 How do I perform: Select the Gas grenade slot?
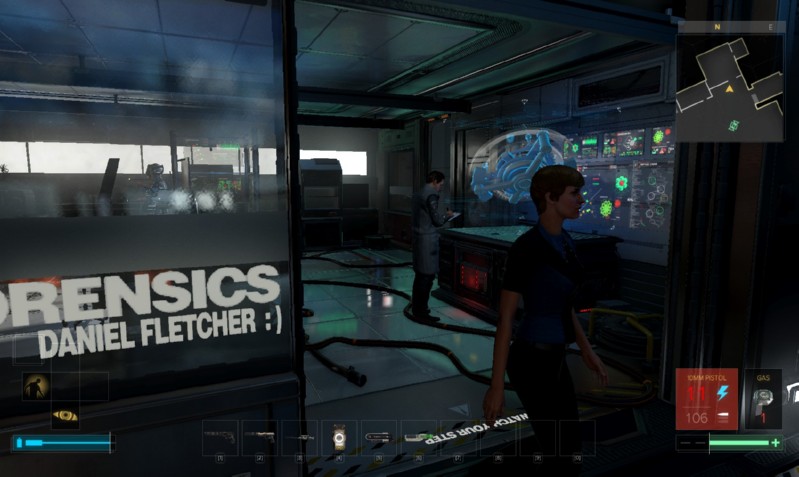(x=763, y=399)
